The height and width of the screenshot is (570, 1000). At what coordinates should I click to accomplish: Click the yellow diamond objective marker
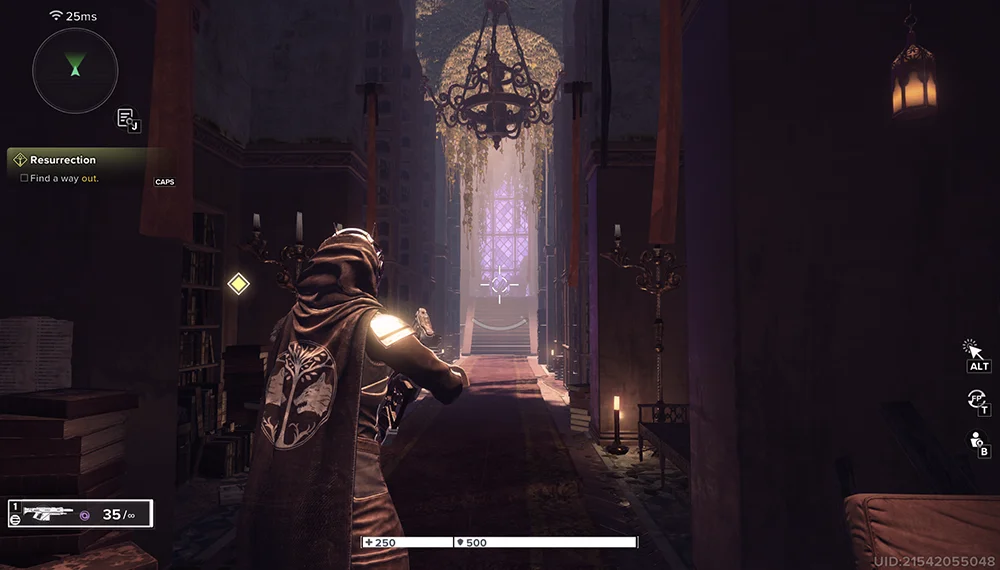(238, 284)
